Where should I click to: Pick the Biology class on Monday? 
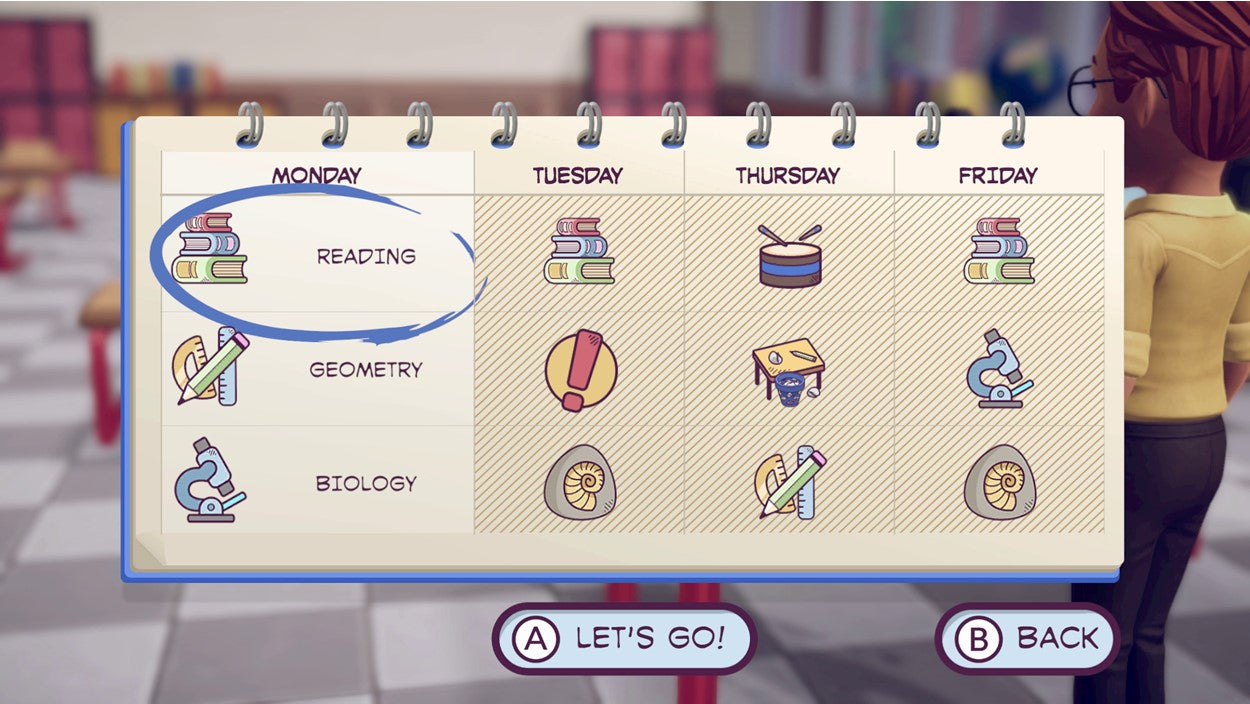316,483
